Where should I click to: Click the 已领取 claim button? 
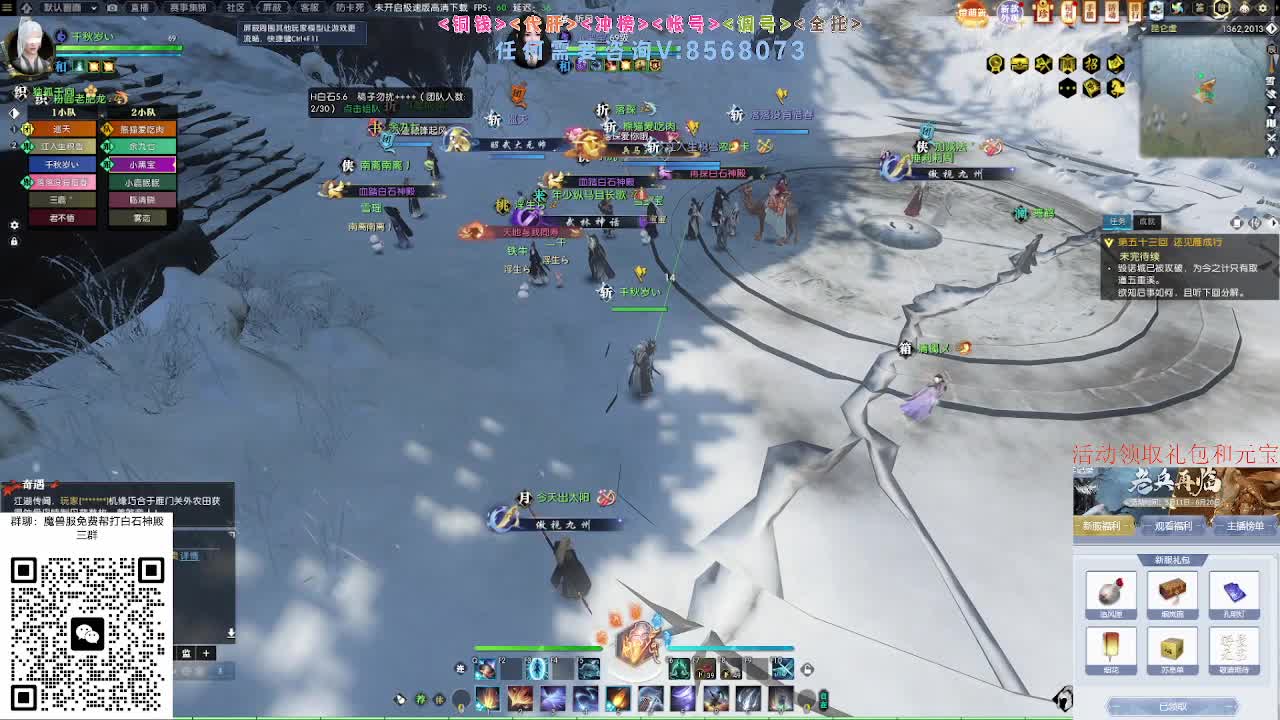(1172, 706)
